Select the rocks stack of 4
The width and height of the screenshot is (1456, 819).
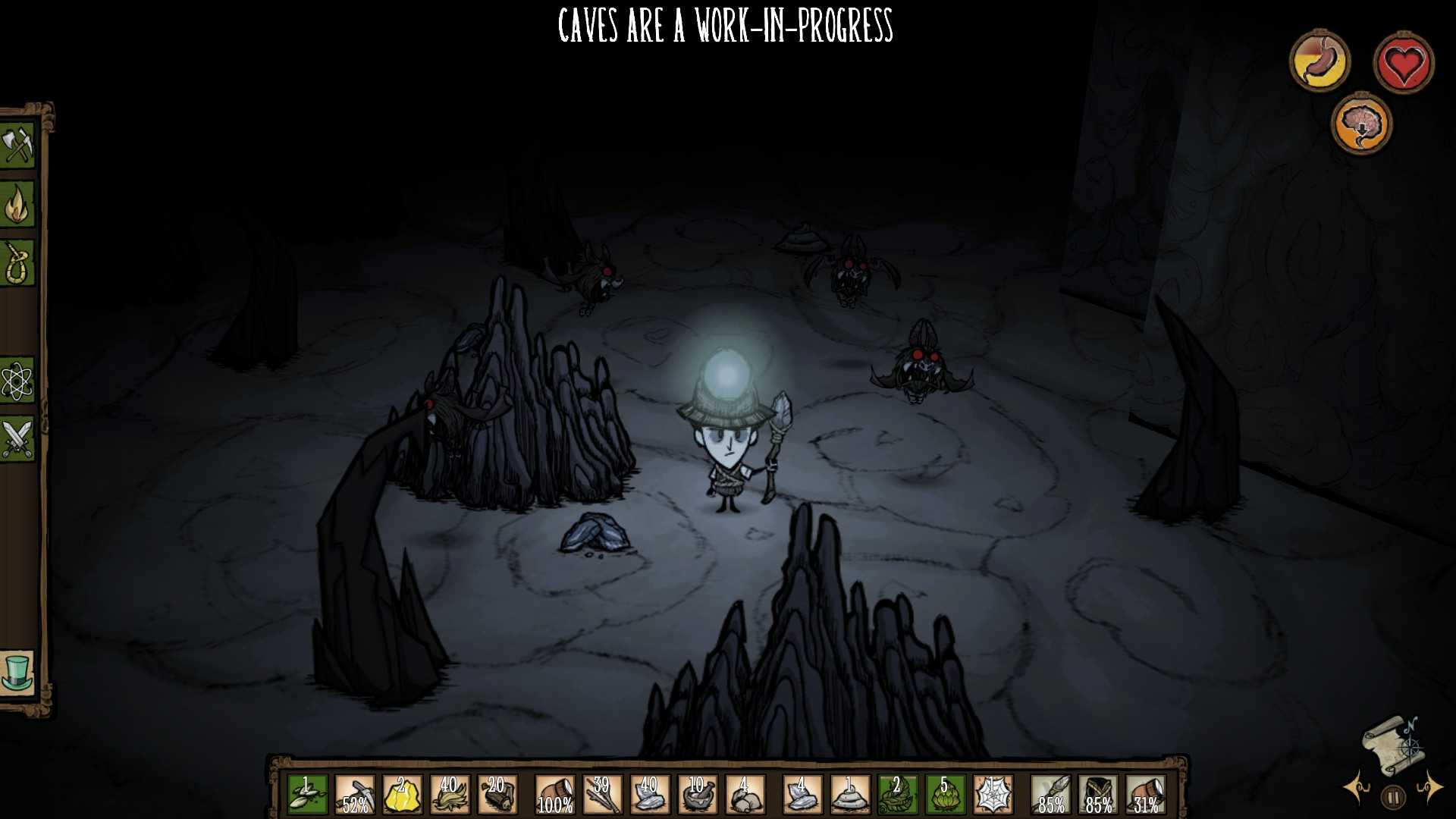point(745,794)
